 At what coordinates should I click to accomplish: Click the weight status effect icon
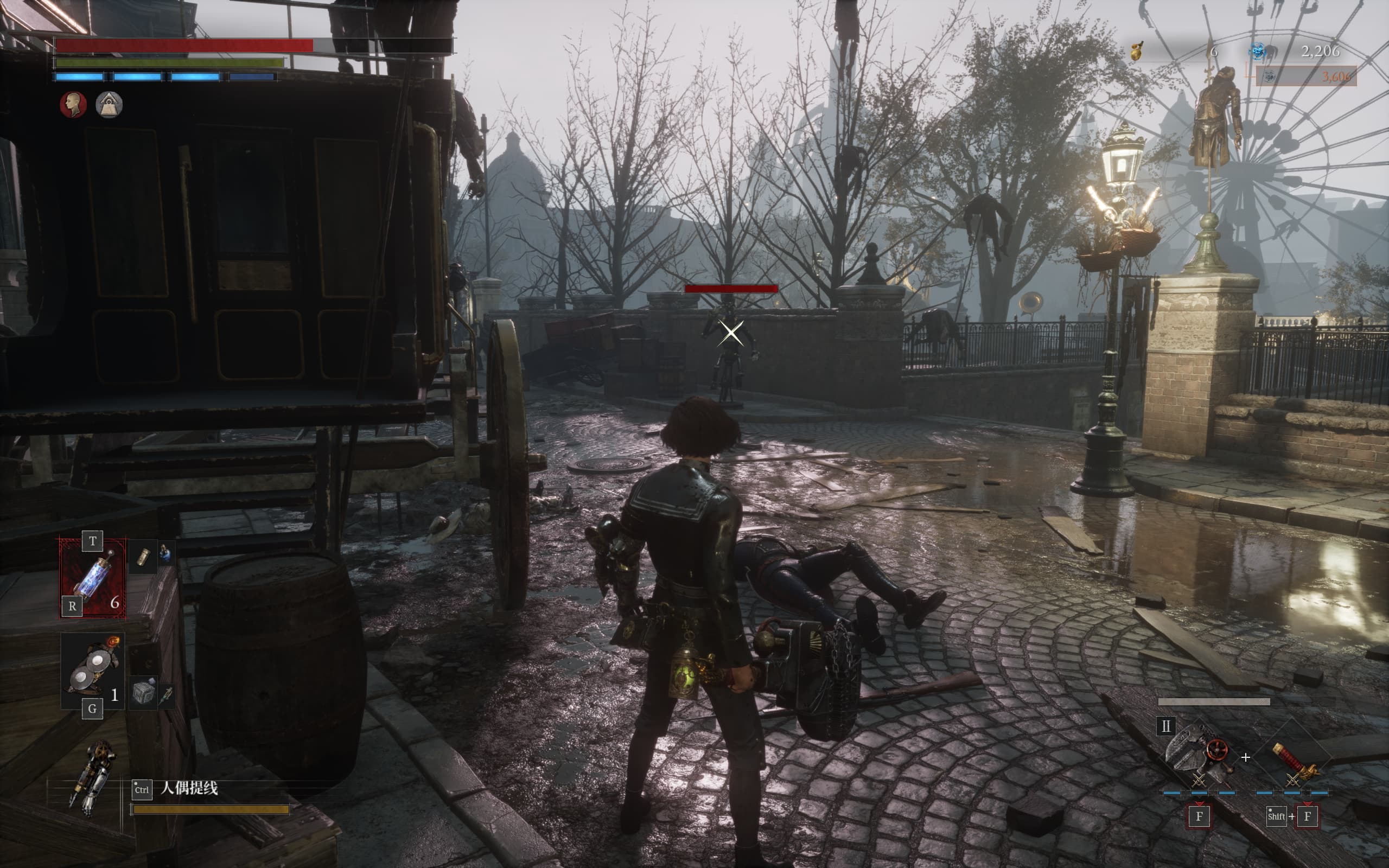[x=109, y=105]
